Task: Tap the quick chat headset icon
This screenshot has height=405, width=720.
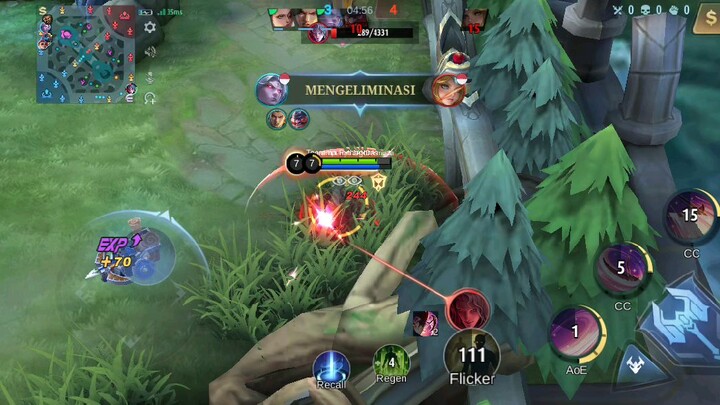Action: [150, 98]
